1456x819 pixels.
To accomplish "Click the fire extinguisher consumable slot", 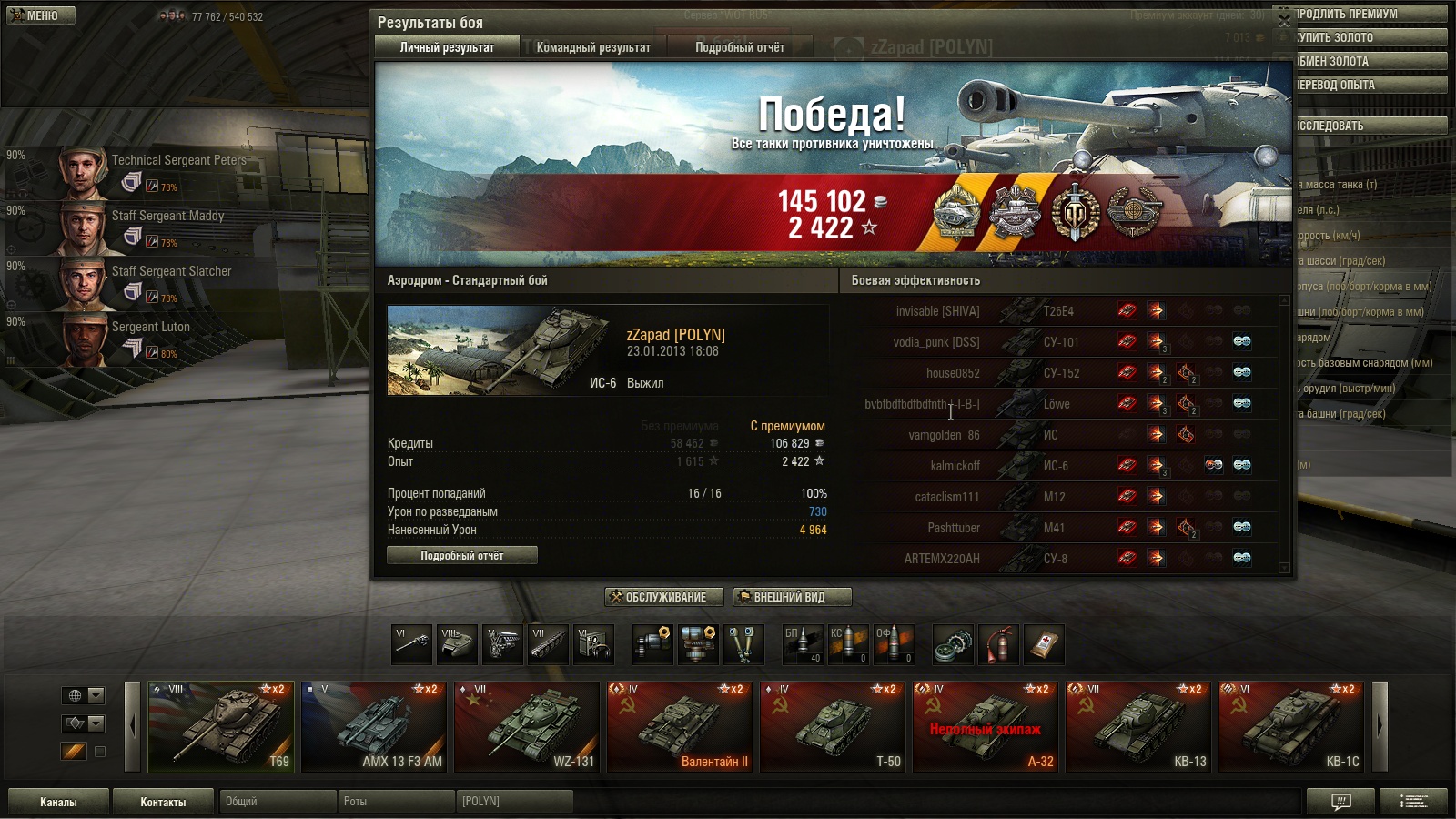I will 998,644.
